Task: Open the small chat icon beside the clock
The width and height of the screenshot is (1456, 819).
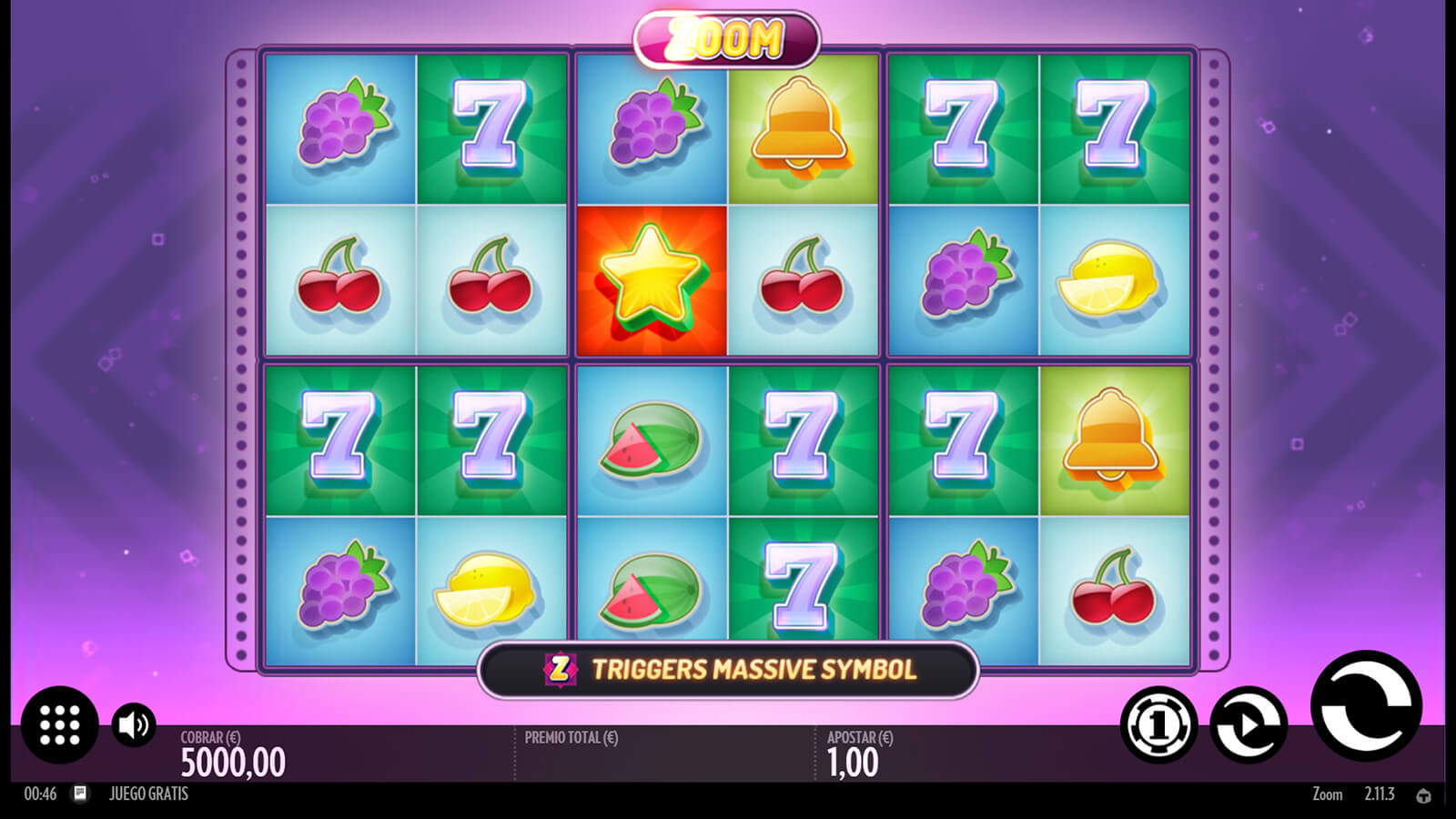Action: coord(80,794)
